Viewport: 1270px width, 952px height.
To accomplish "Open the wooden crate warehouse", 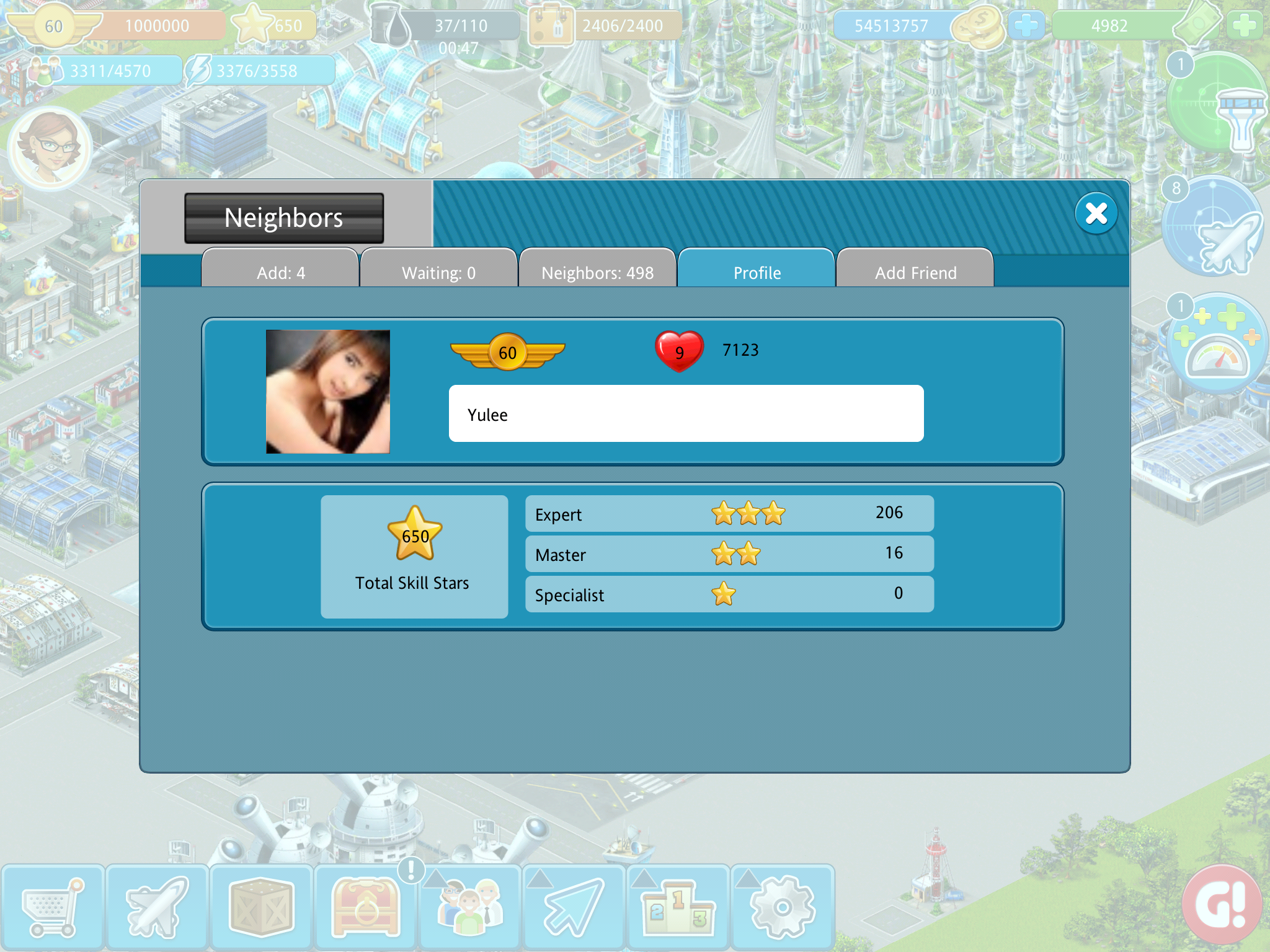I will [x=261, y=907].
